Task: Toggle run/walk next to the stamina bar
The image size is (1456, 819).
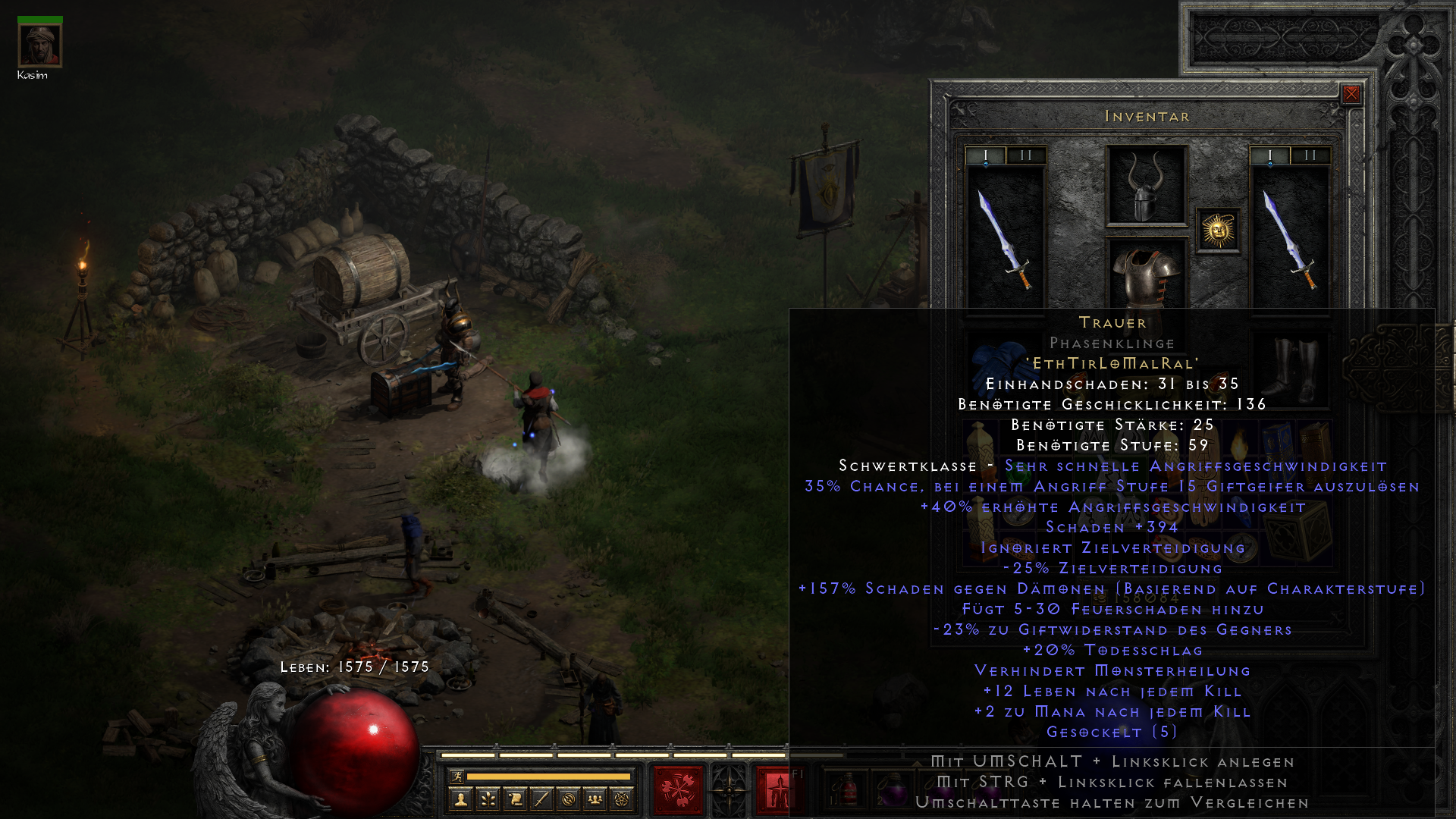Action: 457,777
